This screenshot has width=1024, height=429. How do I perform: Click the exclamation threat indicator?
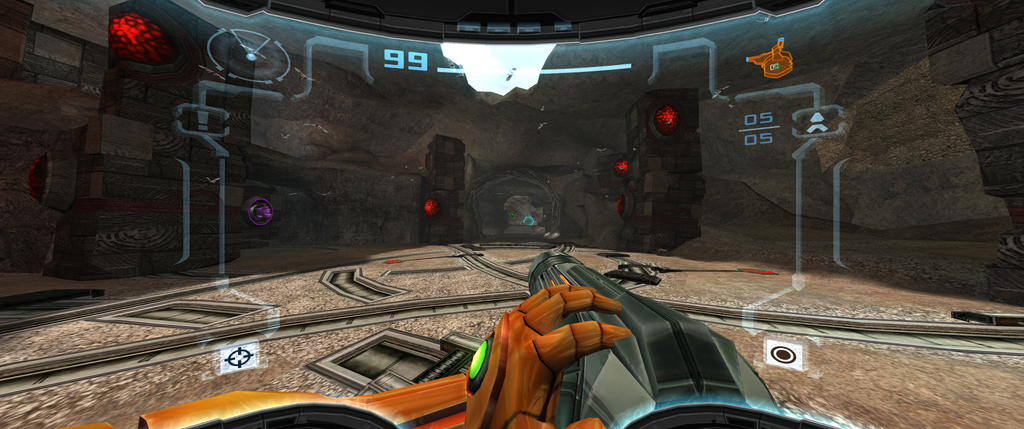(201, 120)
